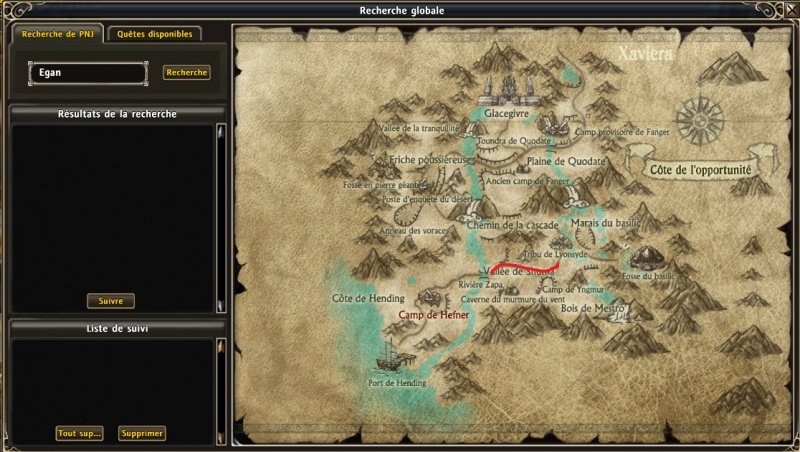Click the Liste de suivi scrollbar
This screenshot has width=800, height=452.
(220, 390)
